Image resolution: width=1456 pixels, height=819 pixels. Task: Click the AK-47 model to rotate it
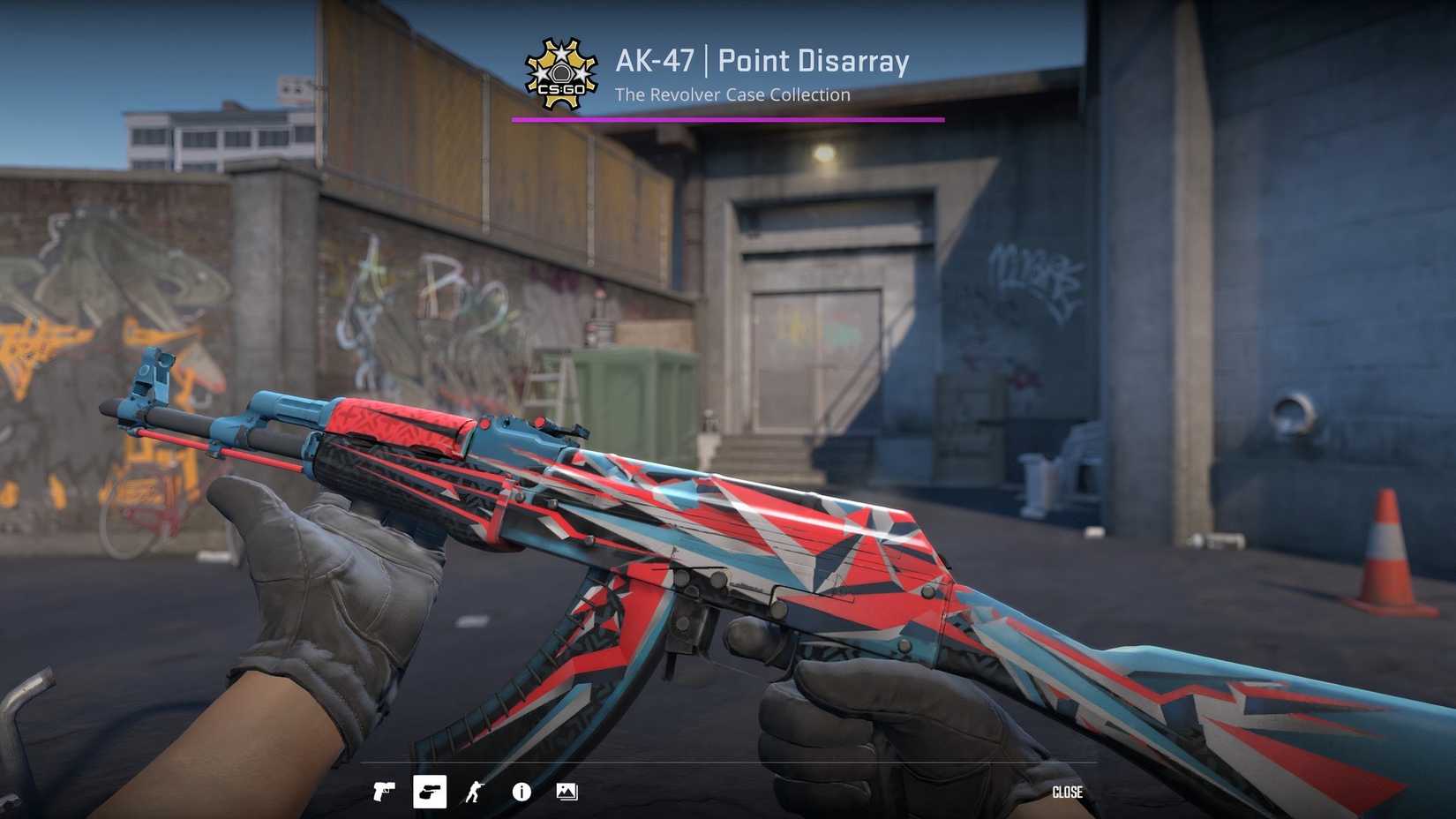pos(706,547)
